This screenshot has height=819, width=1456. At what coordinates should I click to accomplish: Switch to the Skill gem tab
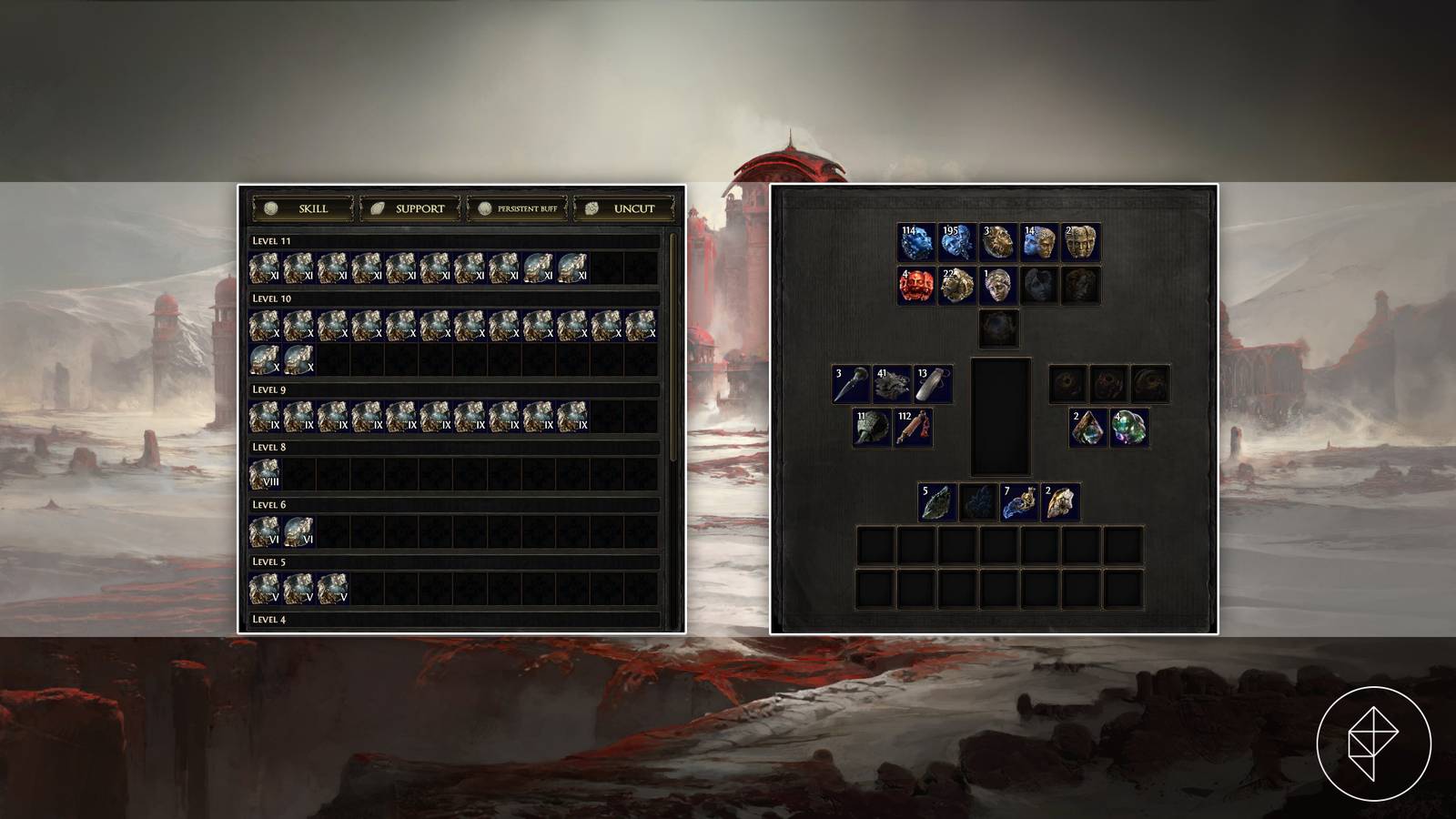pos(304,207)
